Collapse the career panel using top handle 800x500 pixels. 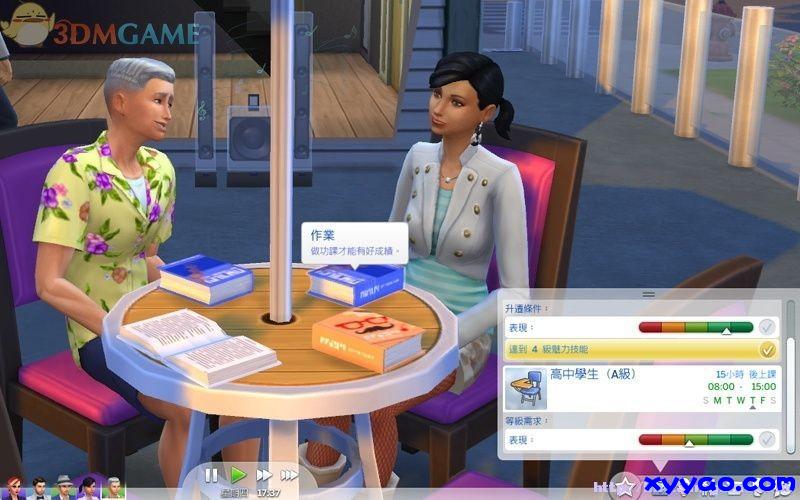click(648, 294)
